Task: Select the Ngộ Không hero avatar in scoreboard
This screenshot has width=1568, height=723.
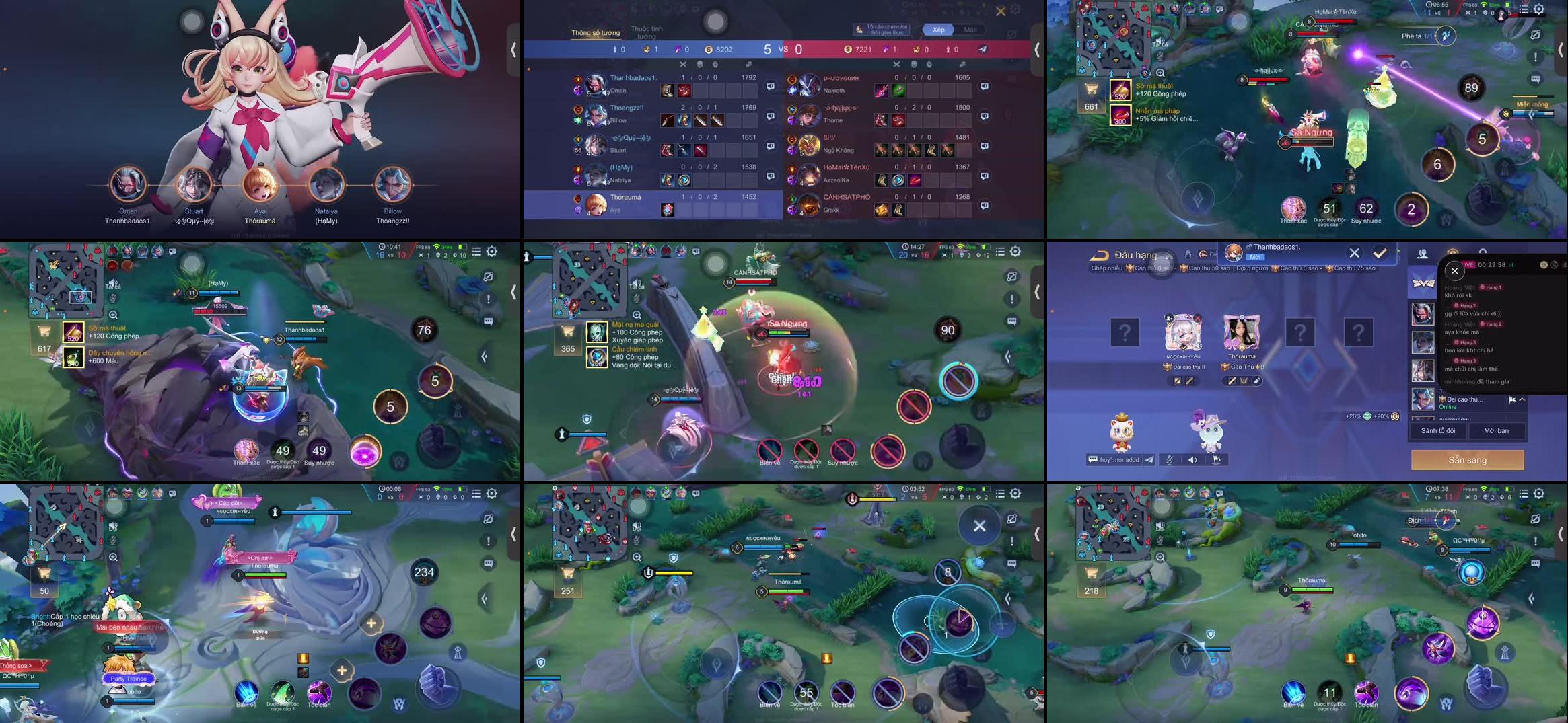Action: click(810, 145)
